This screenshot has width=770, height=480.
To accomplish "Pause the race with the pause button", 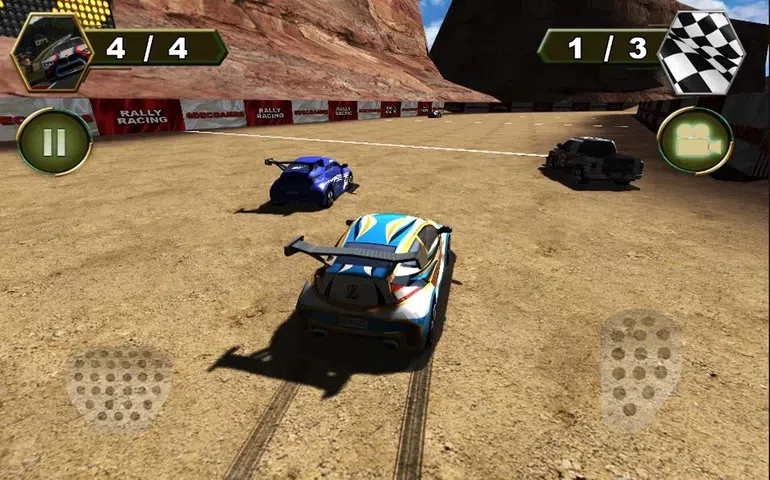I will 54,141.
